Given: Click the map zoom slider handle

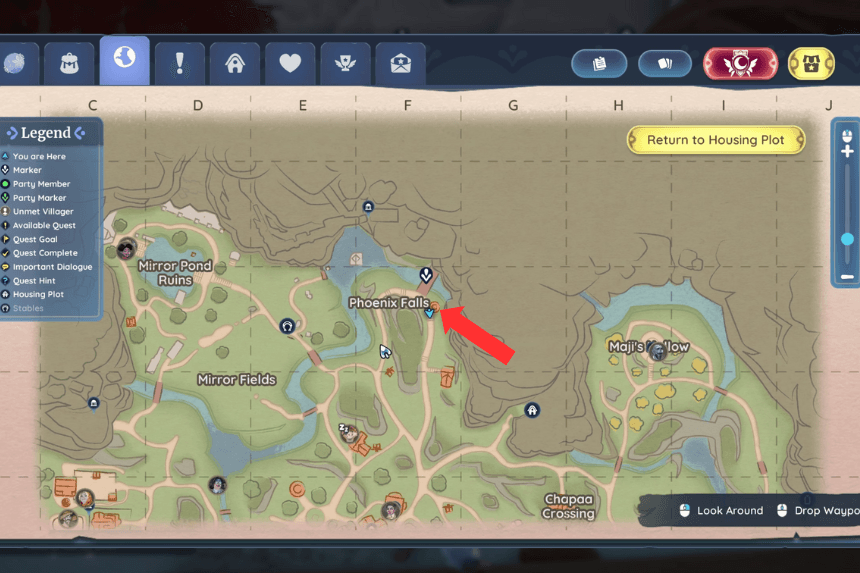Looking at the screenshot, I should [847, 239].
